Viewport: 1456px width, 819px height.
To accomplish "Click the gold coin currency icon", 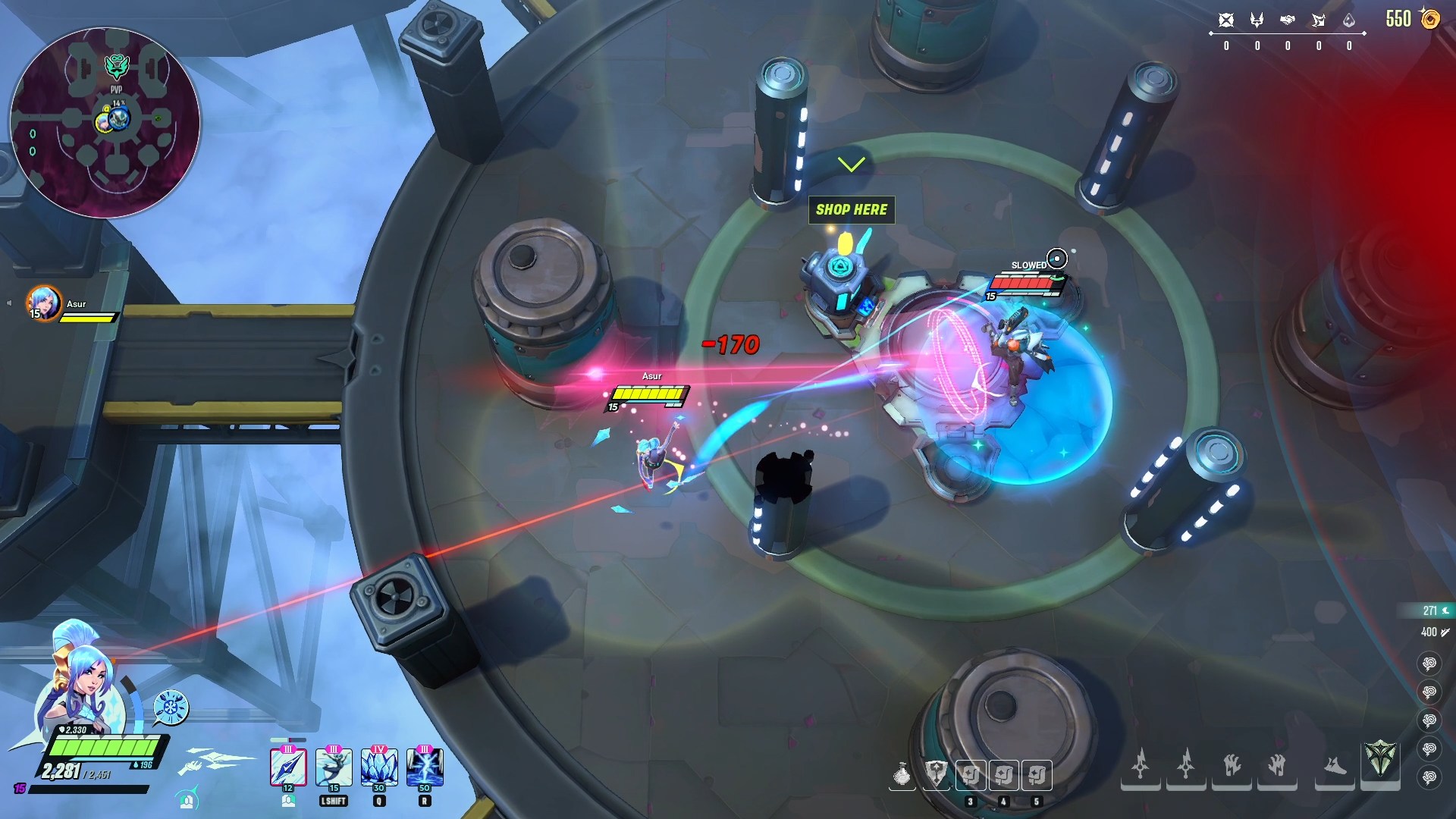I will [1430, 19].
